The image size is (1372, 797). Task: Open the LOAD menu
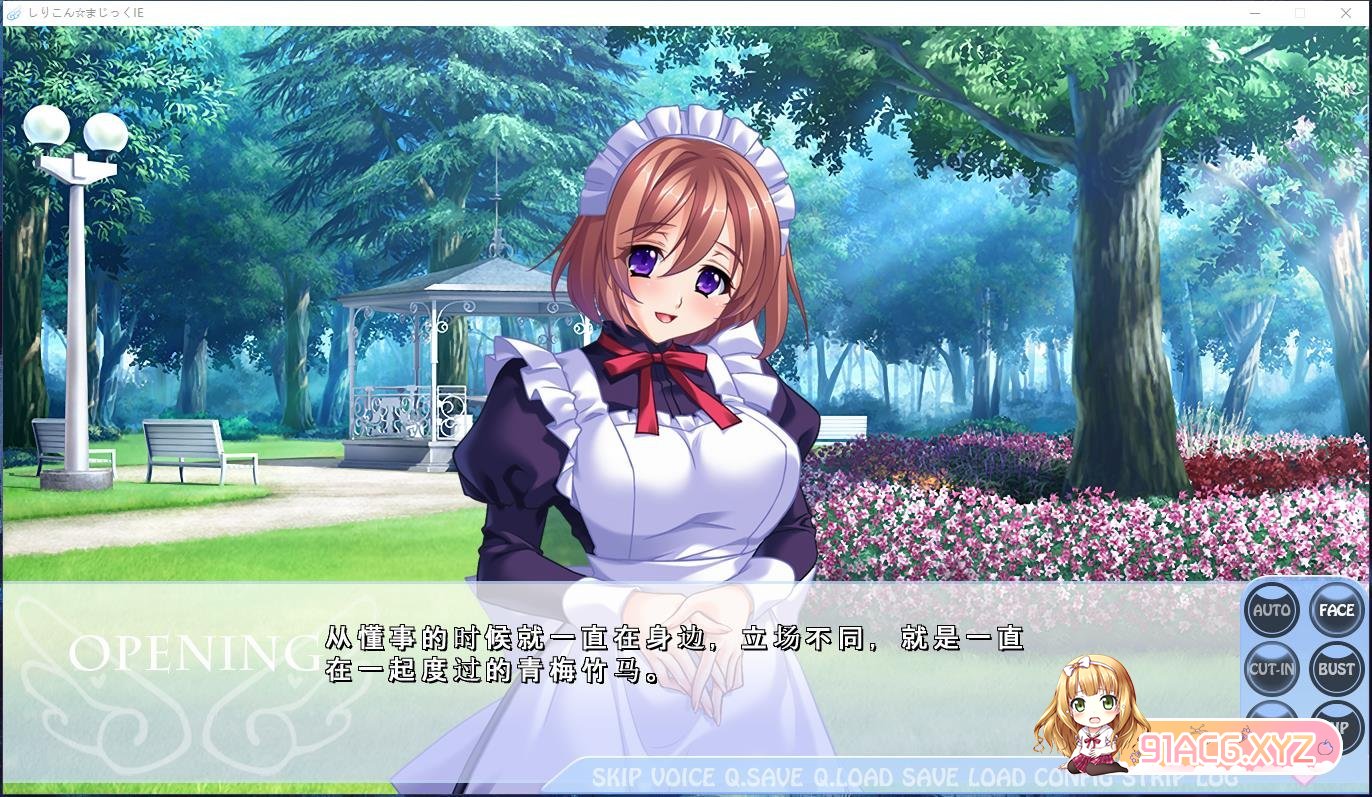[x=997, y=777]
